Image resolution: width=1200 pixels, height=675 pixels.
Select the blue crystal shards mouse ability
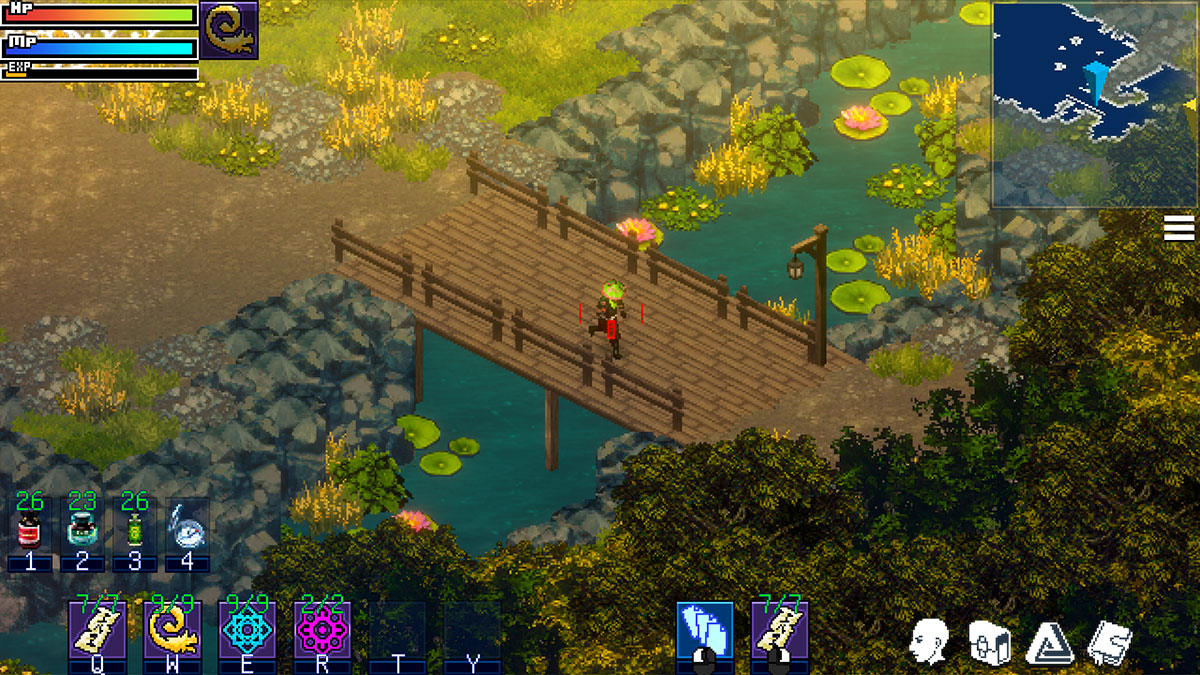(x=704, y=630)
